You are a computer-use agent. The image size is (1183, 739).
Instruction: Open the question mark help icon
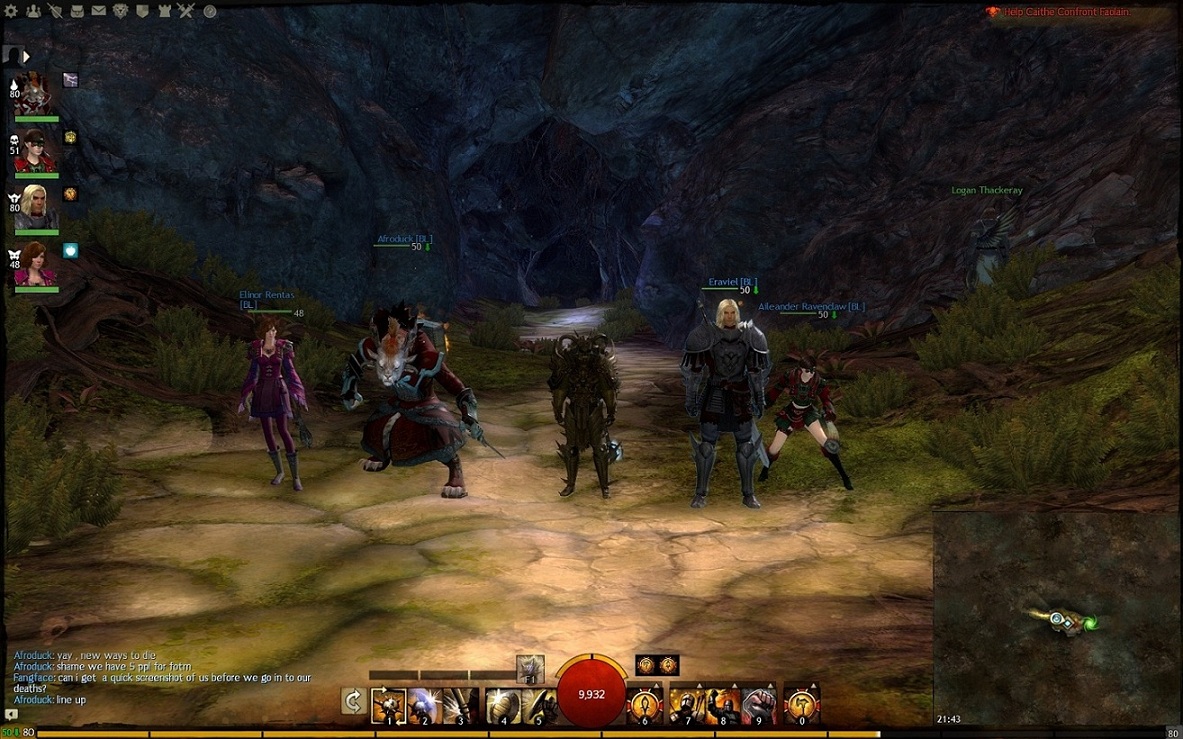pyautogui.click(x=210, y=11)
